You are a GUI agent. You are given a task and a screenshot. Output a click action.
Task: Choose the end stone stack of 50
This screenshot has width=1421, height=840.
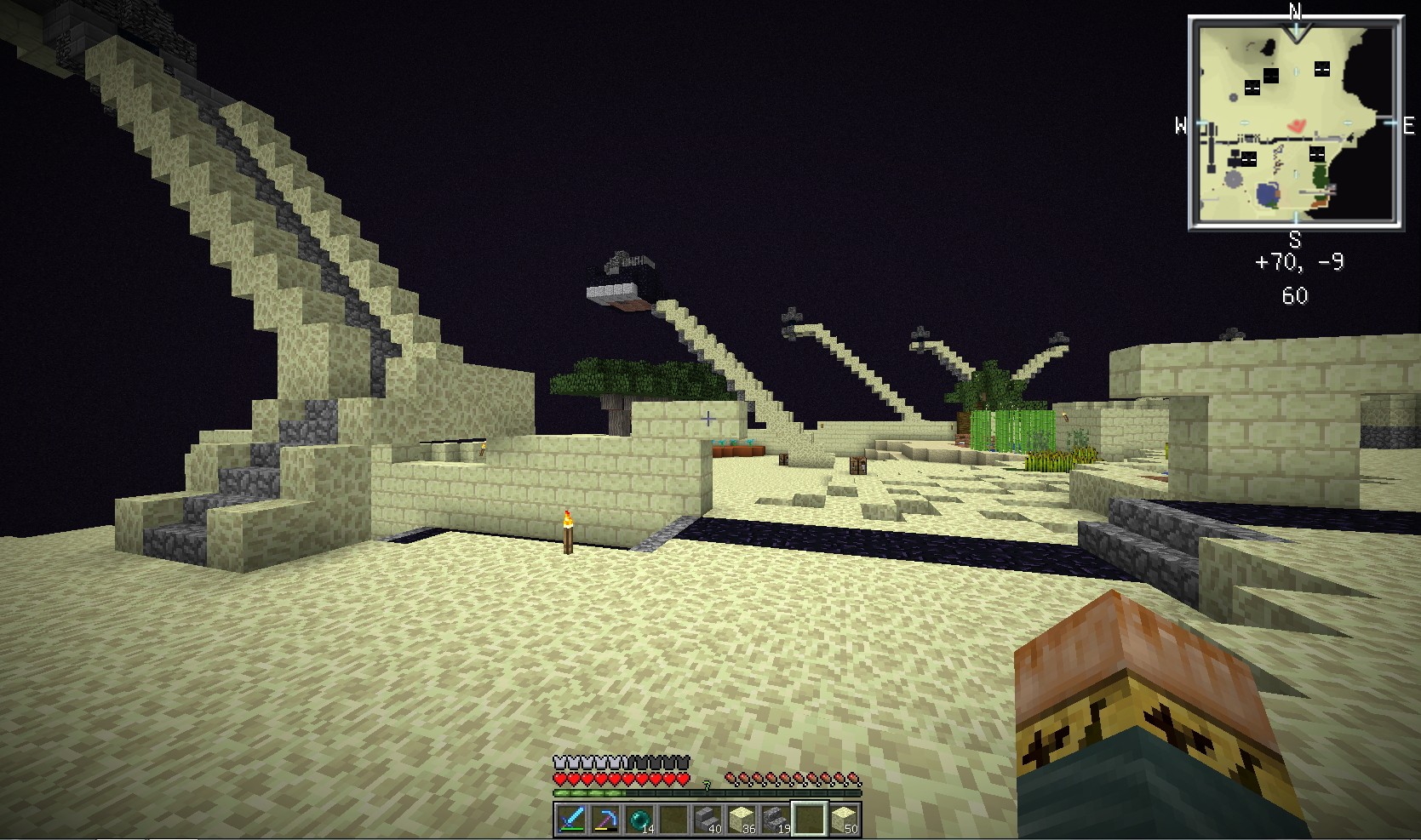(843, 819)
